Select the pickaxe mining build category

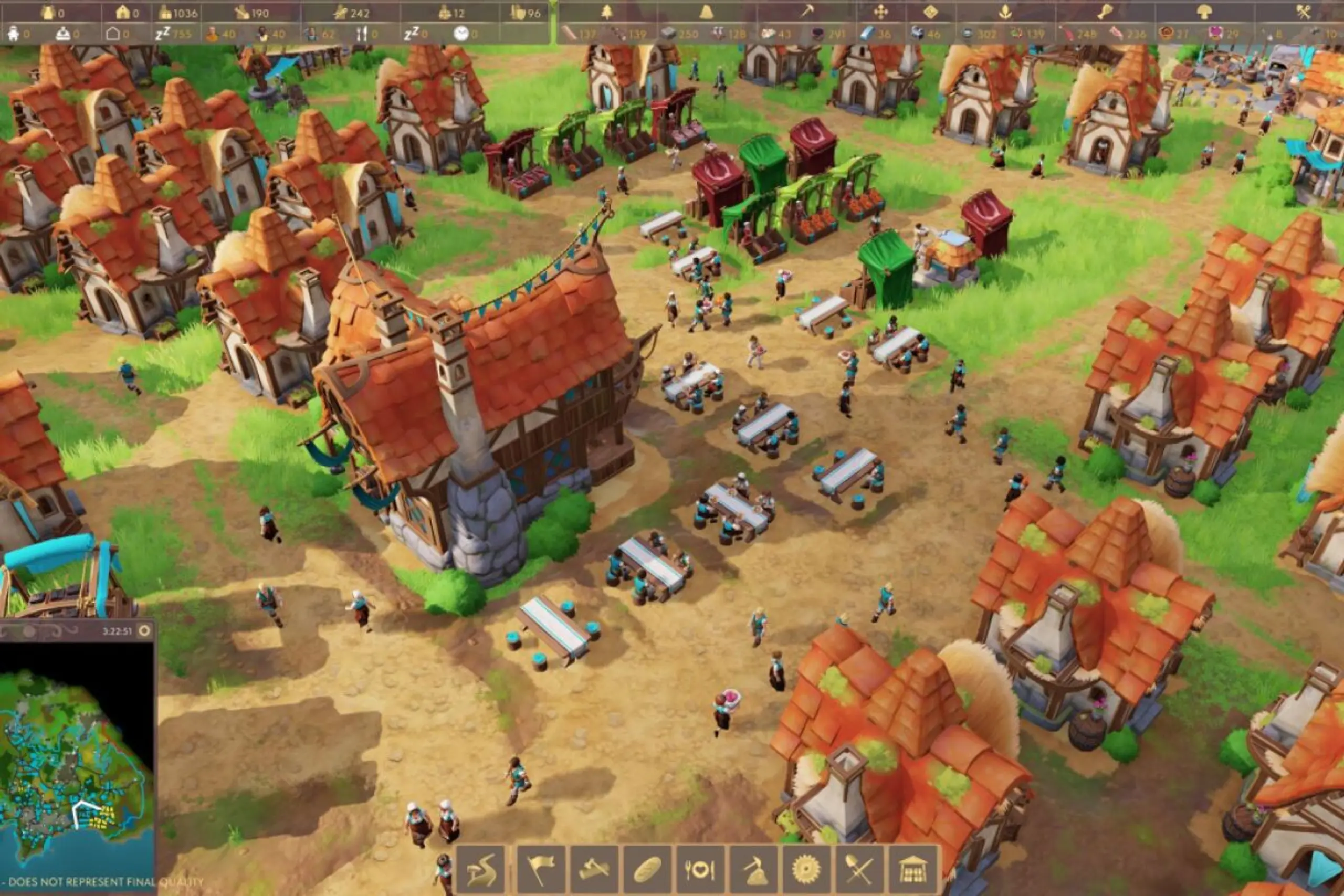[754, 870]
